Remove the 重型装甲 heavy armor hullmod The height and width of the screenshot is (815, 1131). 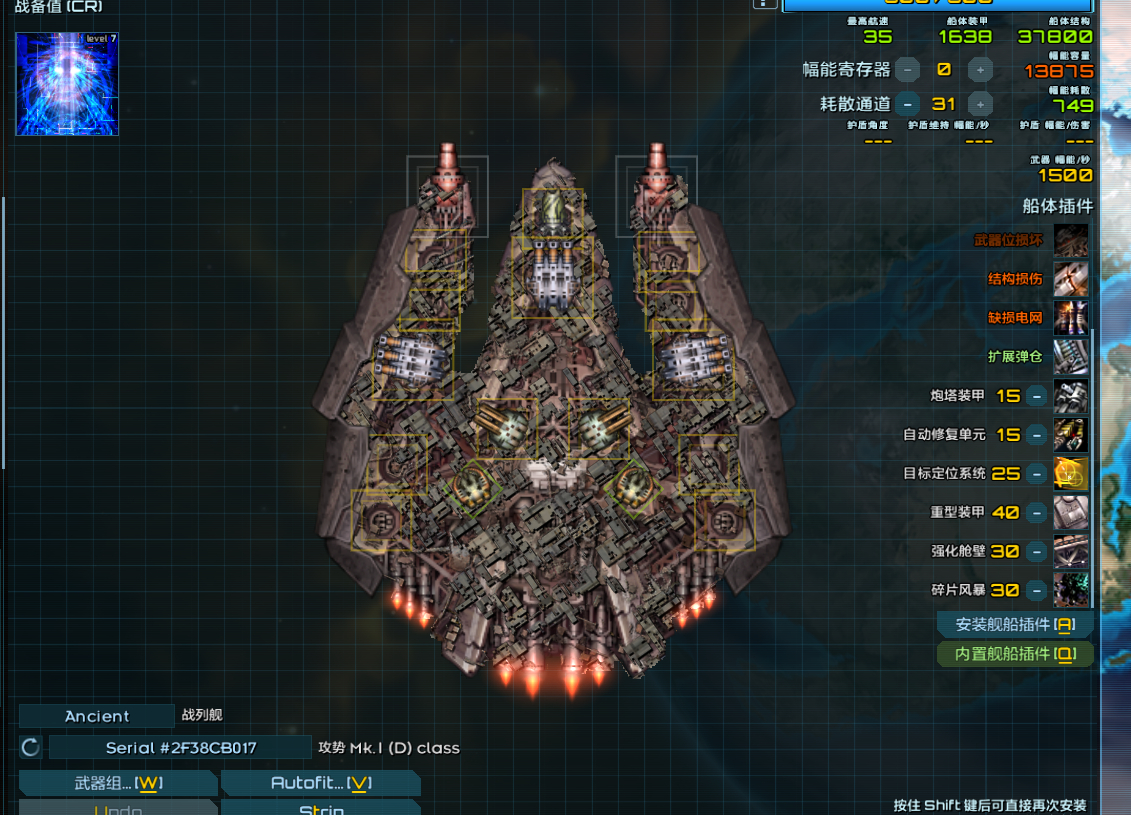(1037, 512)
